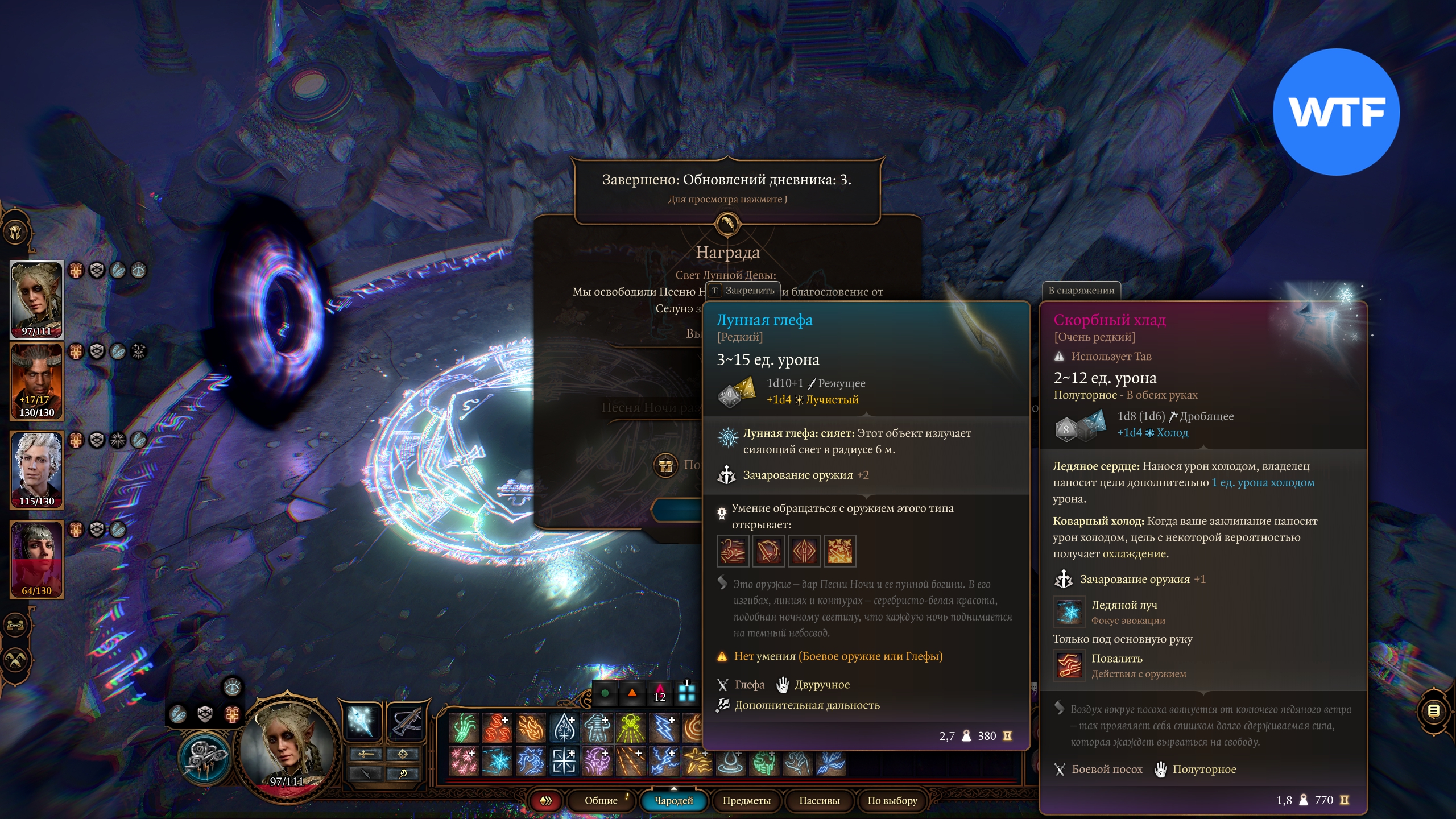
Task: Switch to the Чародей hotbar tab
Action: coord(674,800)
